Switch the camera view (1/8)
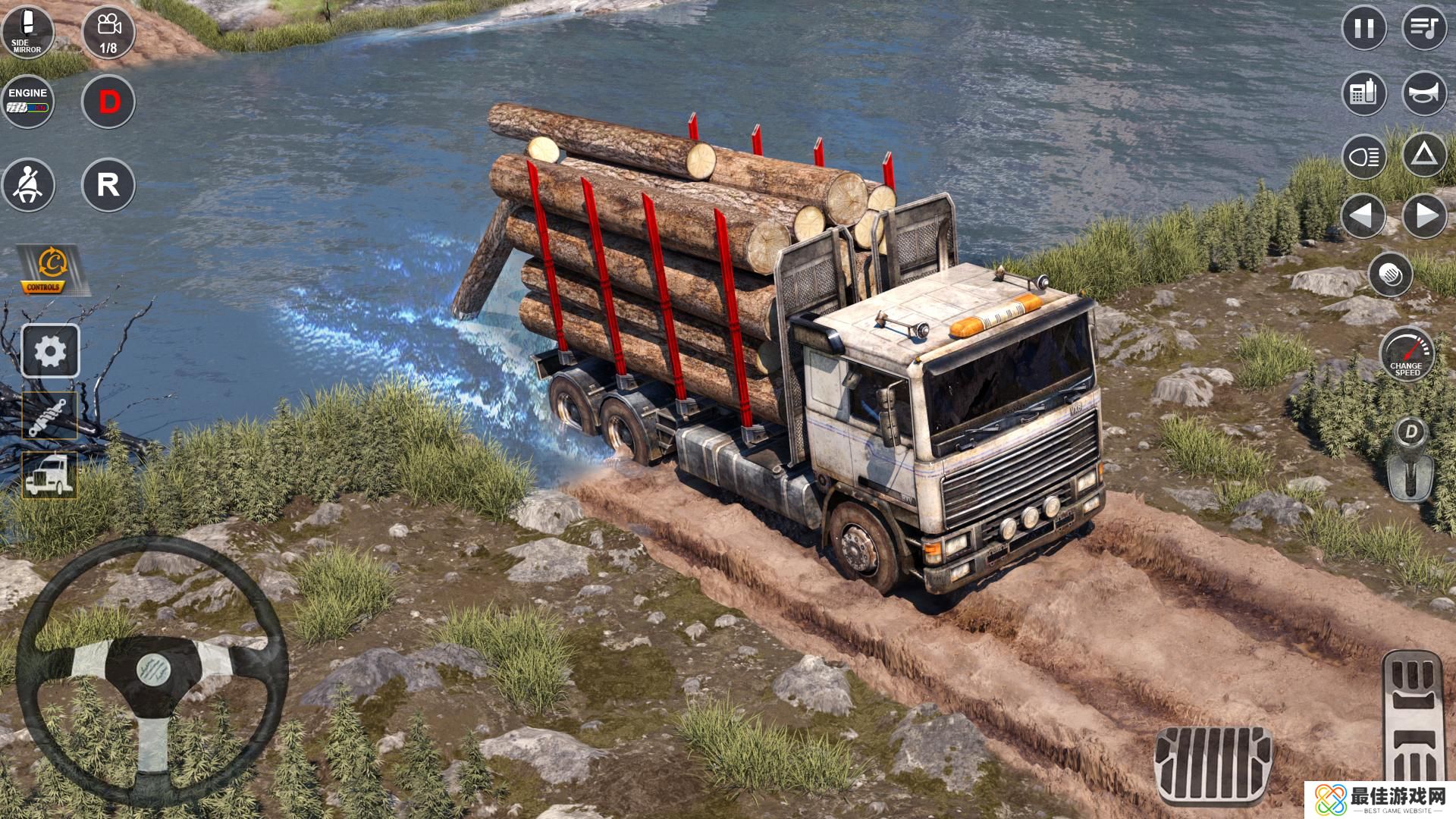 108,32
